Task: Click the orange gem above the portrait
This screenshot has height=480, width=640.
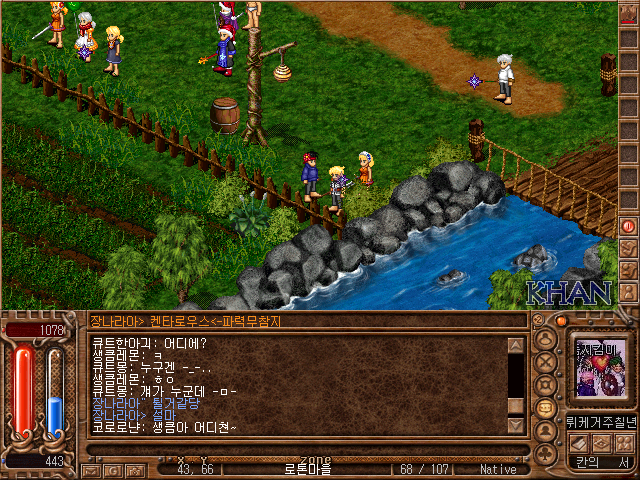Action: tap(561, 321)
